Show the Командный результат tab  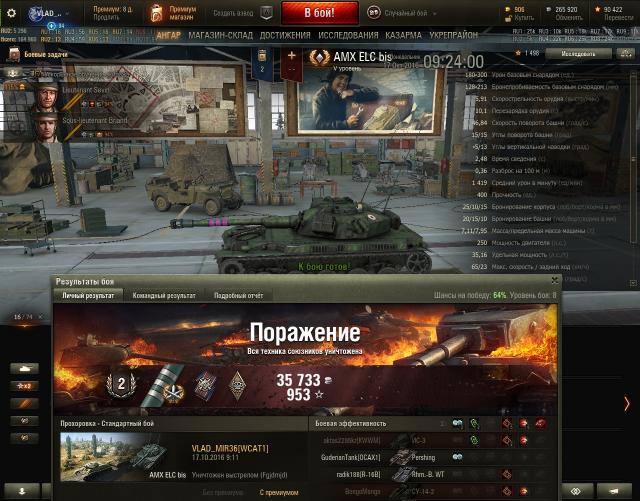[165, 296]
